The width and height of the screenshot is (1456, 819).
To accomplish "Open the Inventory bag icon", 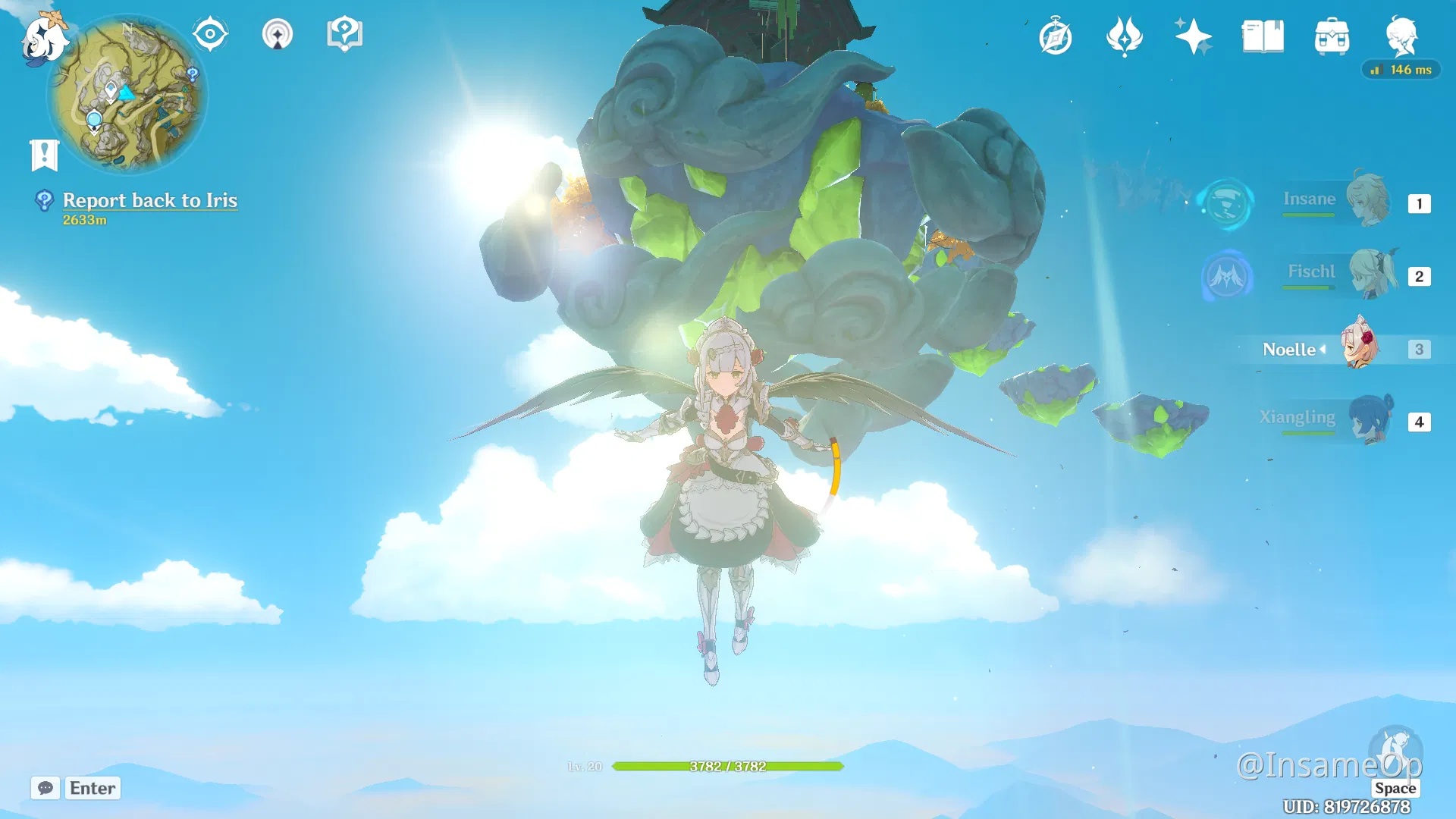I will pos(1332,36).
